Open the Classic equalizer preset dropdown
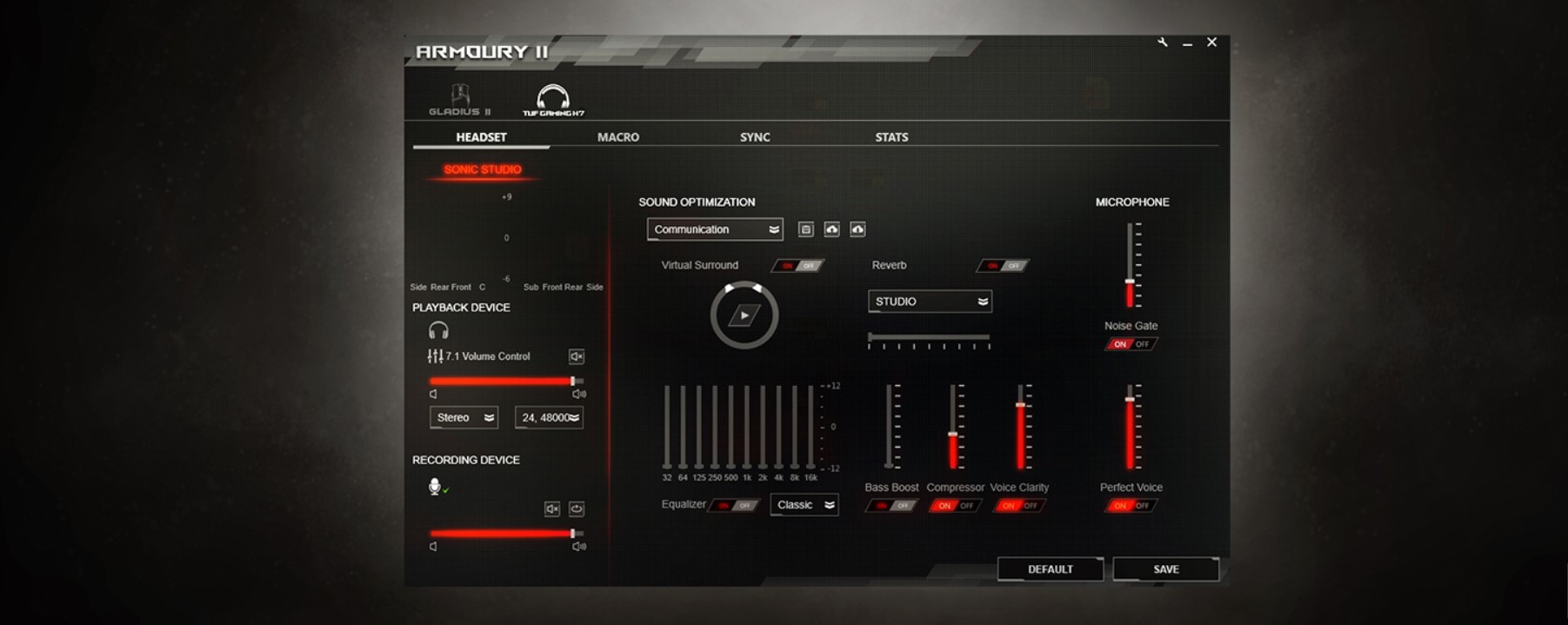 (804, 505)
